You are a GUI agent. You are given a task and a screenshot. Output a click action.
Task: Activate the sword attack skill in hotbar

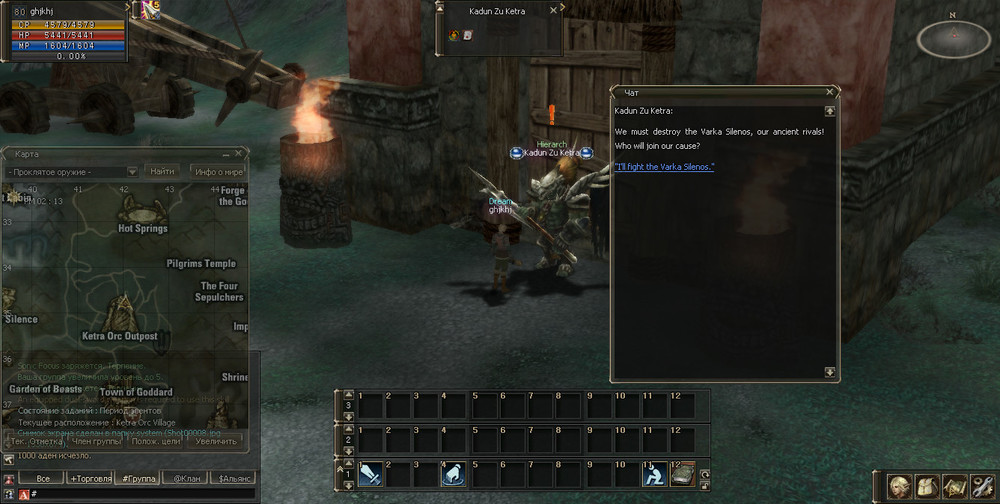[x=369, y=476]
